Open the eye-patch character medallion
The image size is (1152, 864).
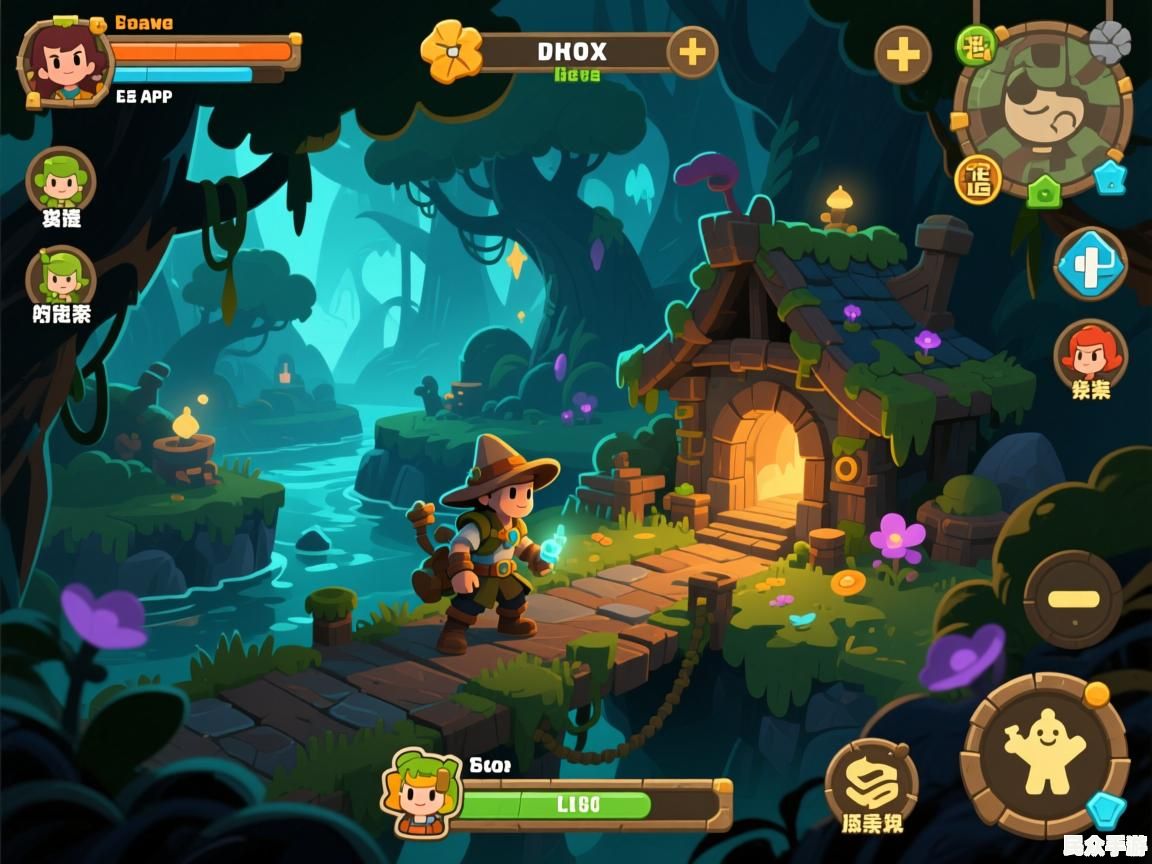pos(1042,110)
